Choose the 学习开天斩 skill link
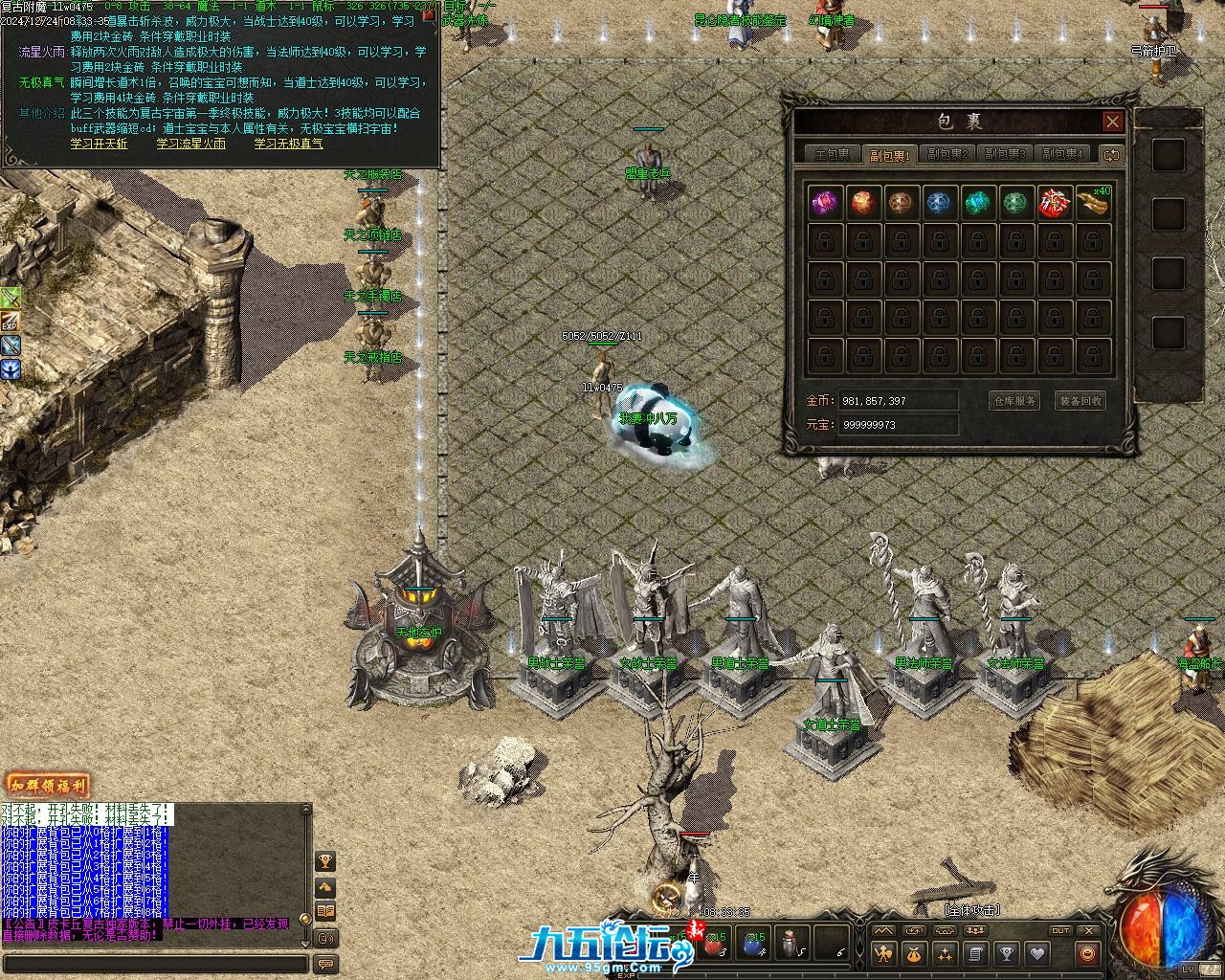Image resolution: width=1225 pixels, height=980 pixels. [99, 144]
